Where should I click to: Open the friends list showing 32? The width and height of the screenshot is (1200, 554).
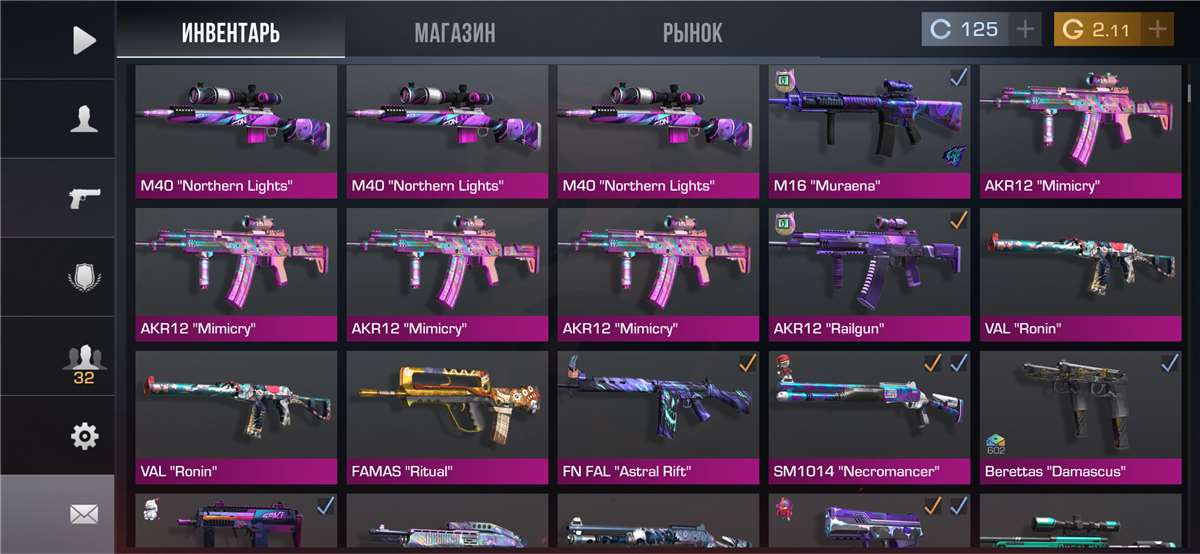(x=84, y=360)
